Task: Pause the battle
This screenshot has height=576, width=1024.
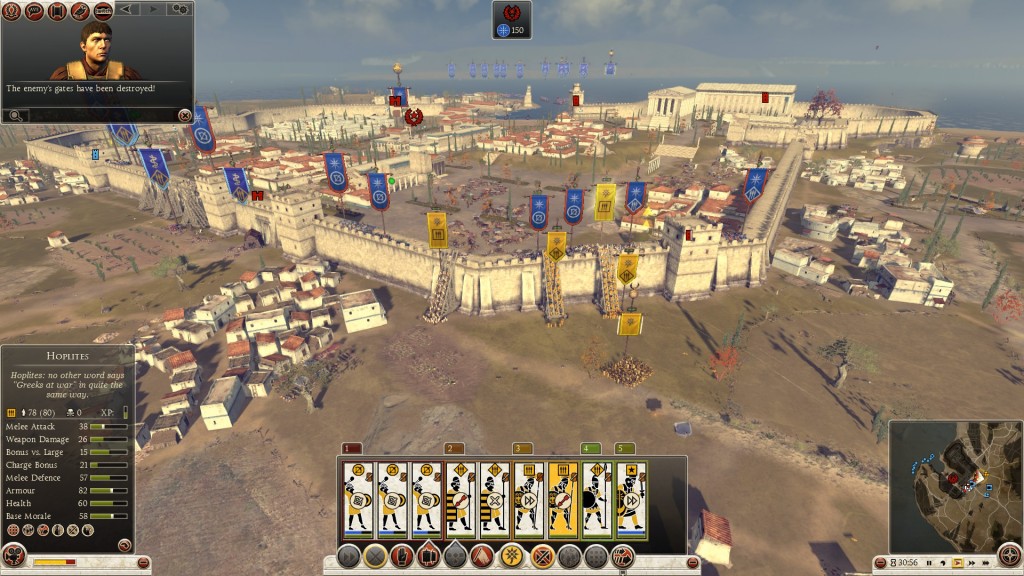Action: pos(929,563)
